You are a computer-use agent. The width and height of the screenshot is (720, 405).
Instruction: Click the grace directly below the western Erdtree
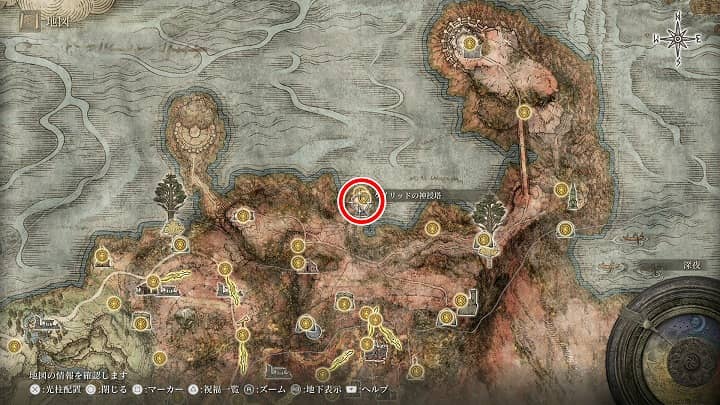click(x=179, y=243)
